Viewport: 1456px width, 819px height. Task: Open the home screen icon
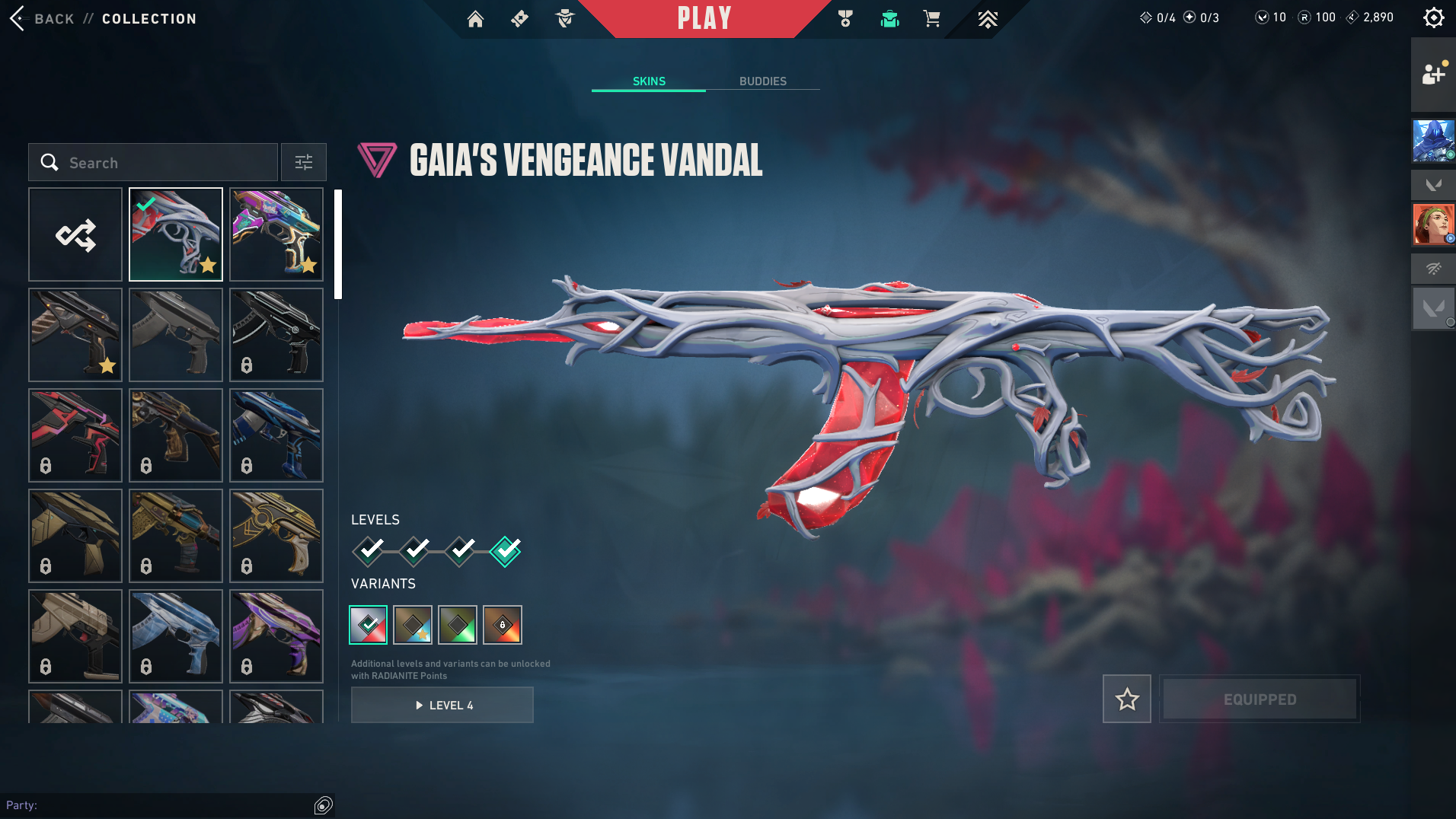coord(475,19)
